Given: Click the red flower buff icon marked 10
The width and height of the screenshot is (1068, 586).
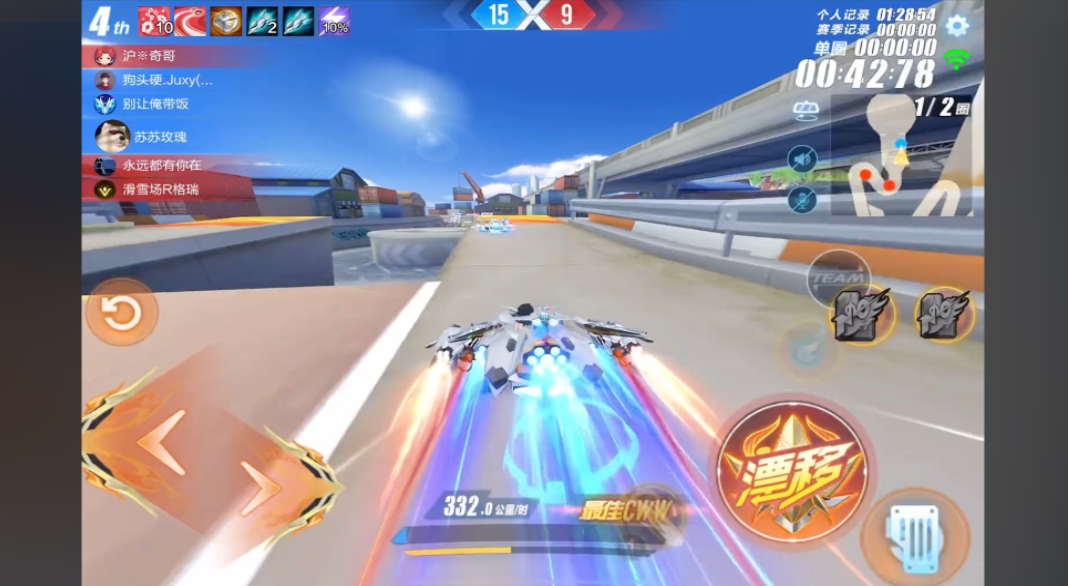Looking at the screenshot, I should click(154, 21).
